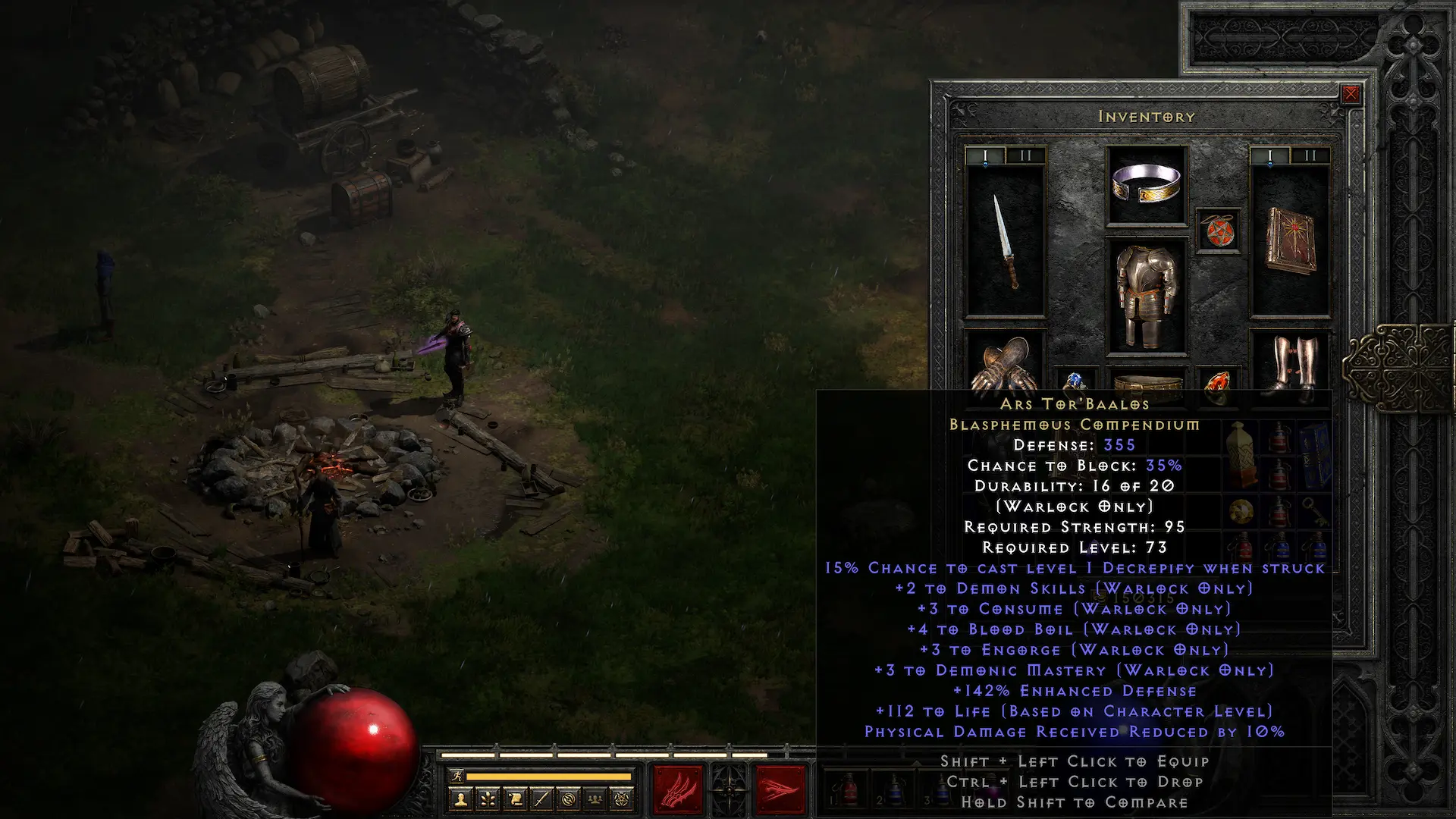Screen dimensions: 1456x819
Task: Open the Skill Tree icon on the bottom bar
Action: point(487,799)
